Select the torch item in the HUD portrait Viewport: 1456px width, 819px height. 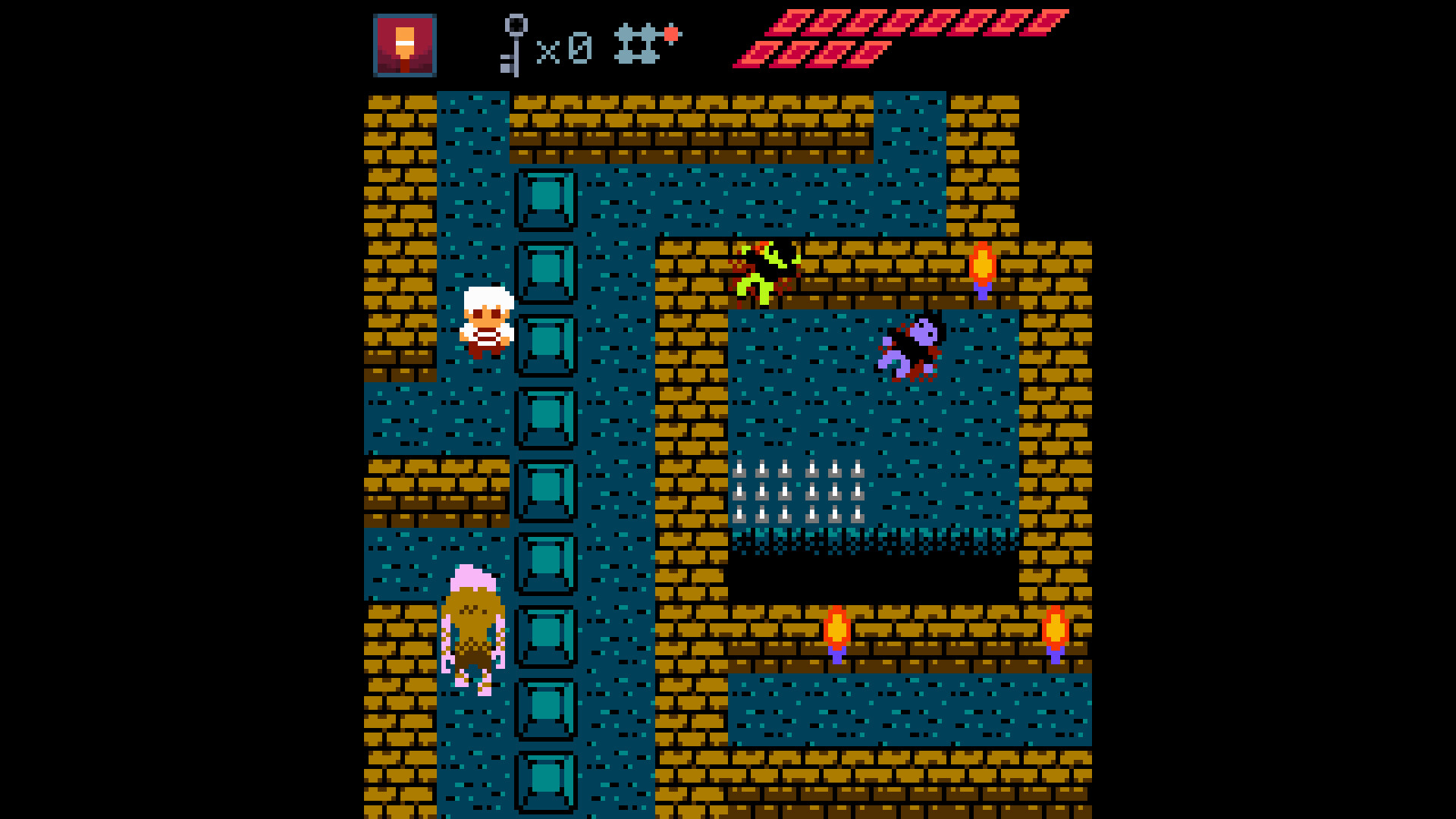point(406,45)
